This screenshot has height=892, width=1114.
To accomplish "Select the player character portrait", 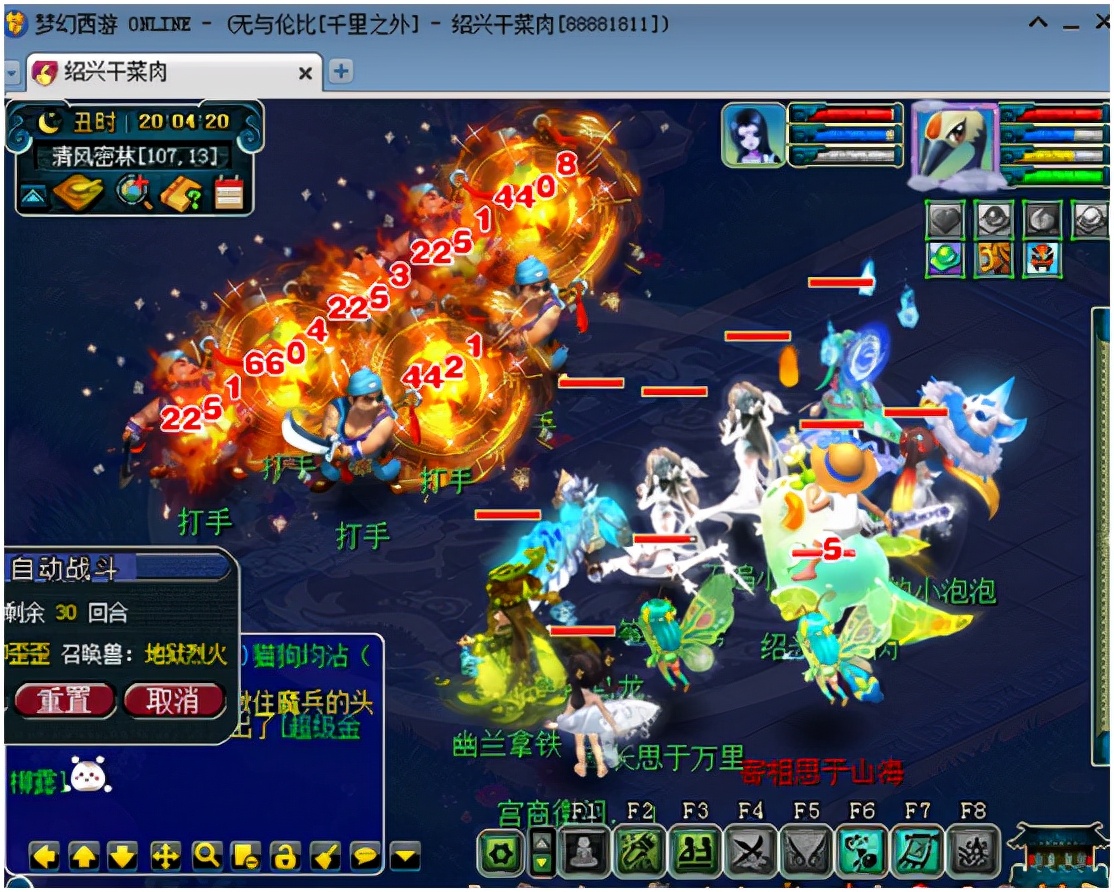I will click(753, 135).
